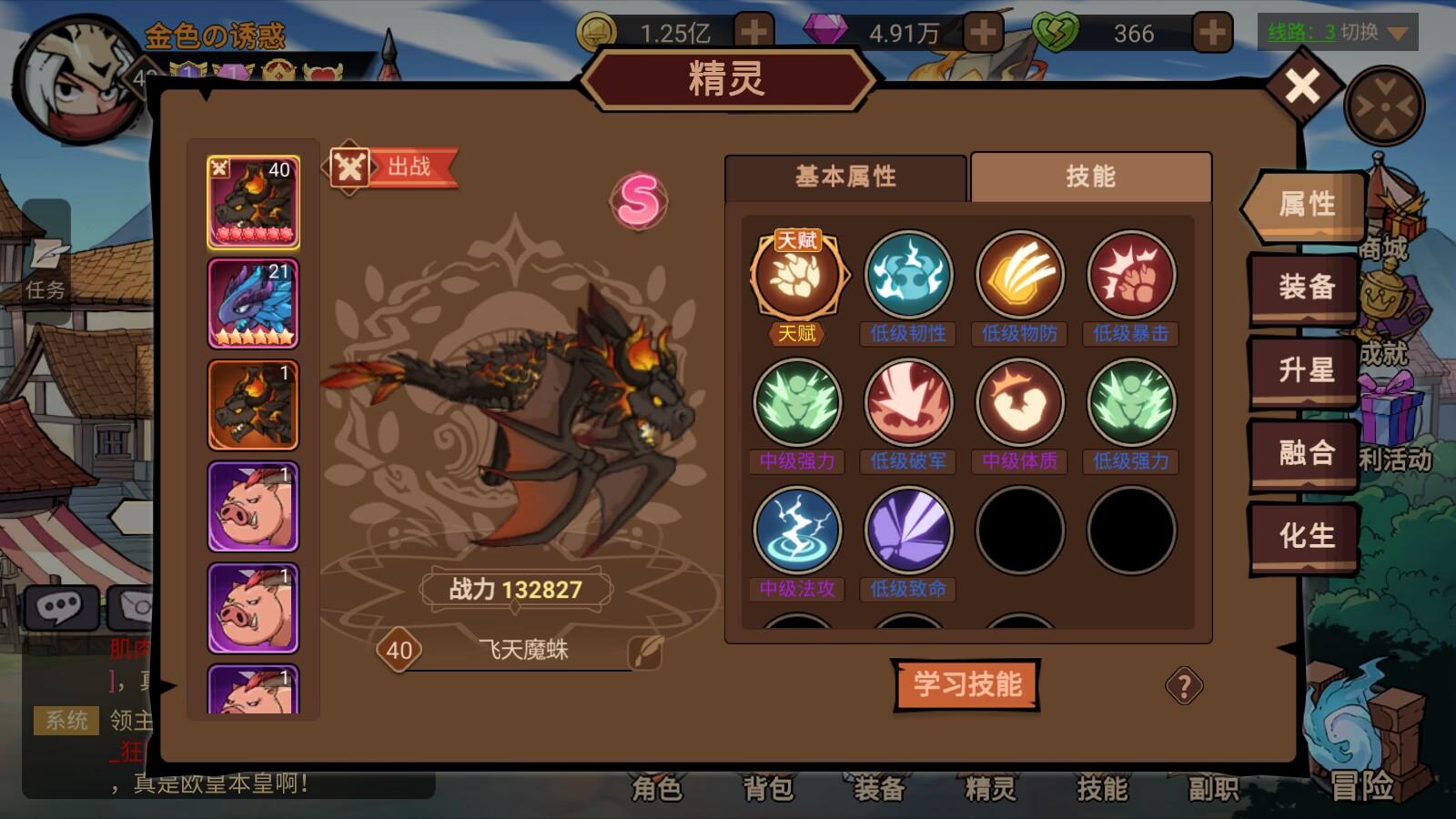Select the 低级暴击 skill icon

[1131, 276]
